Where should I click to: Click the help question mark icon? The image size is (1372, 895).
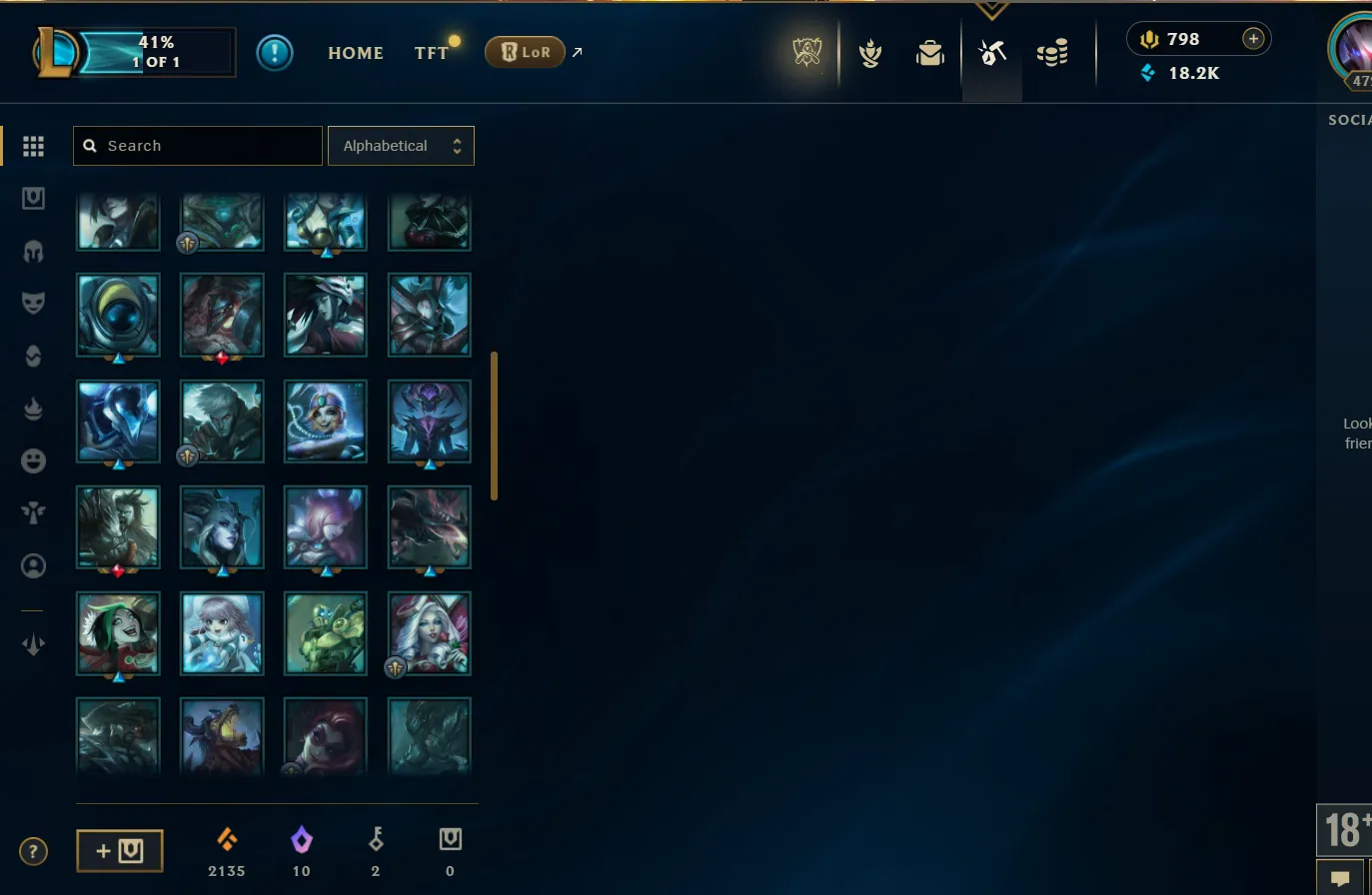pyautogui.click(x=33, y=851)
